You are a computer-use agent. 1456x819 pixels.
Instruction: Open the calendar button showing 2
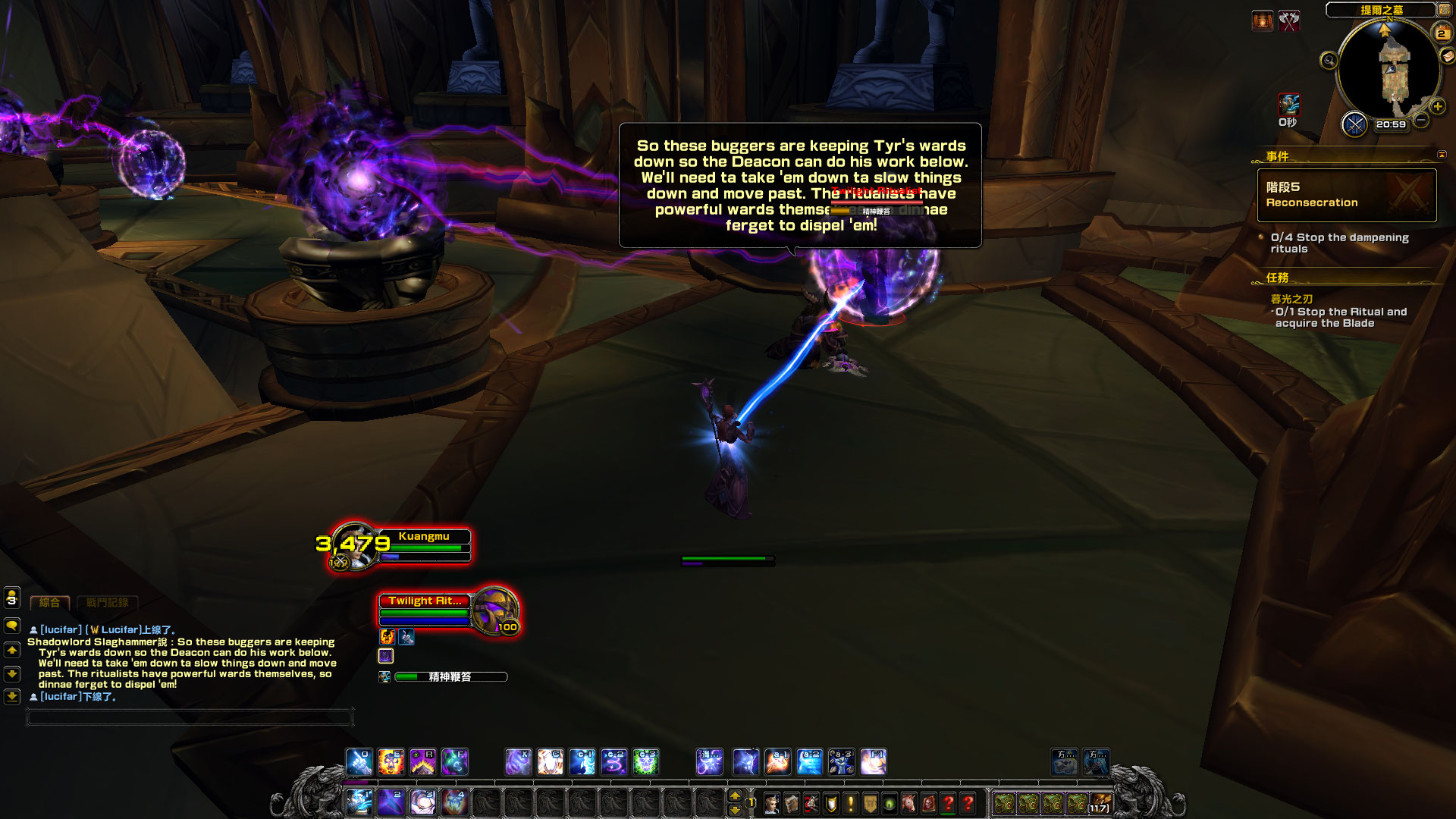tap(1441, 33)
